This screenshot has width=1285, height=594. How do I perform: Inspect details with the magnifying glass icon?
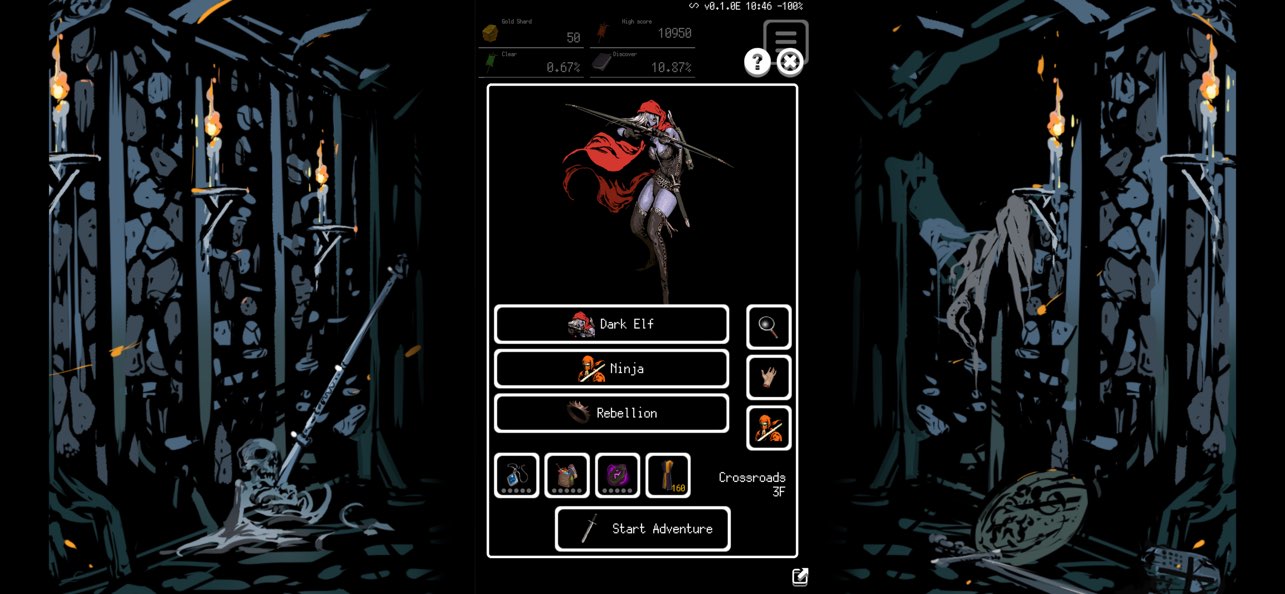coord(768,327)
